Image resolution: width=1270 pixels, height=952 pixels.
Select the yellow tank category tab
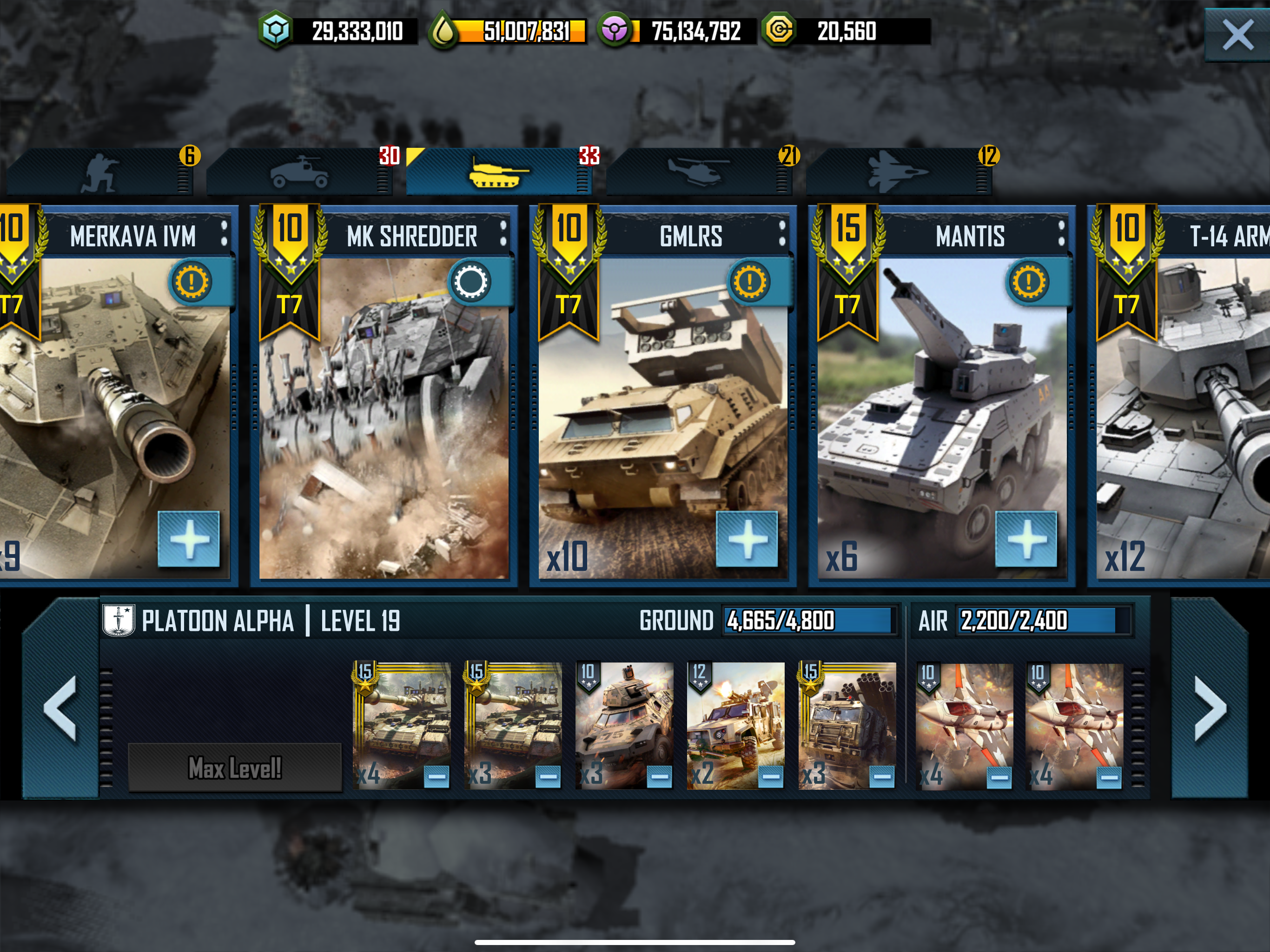click(x=497, y=172)
